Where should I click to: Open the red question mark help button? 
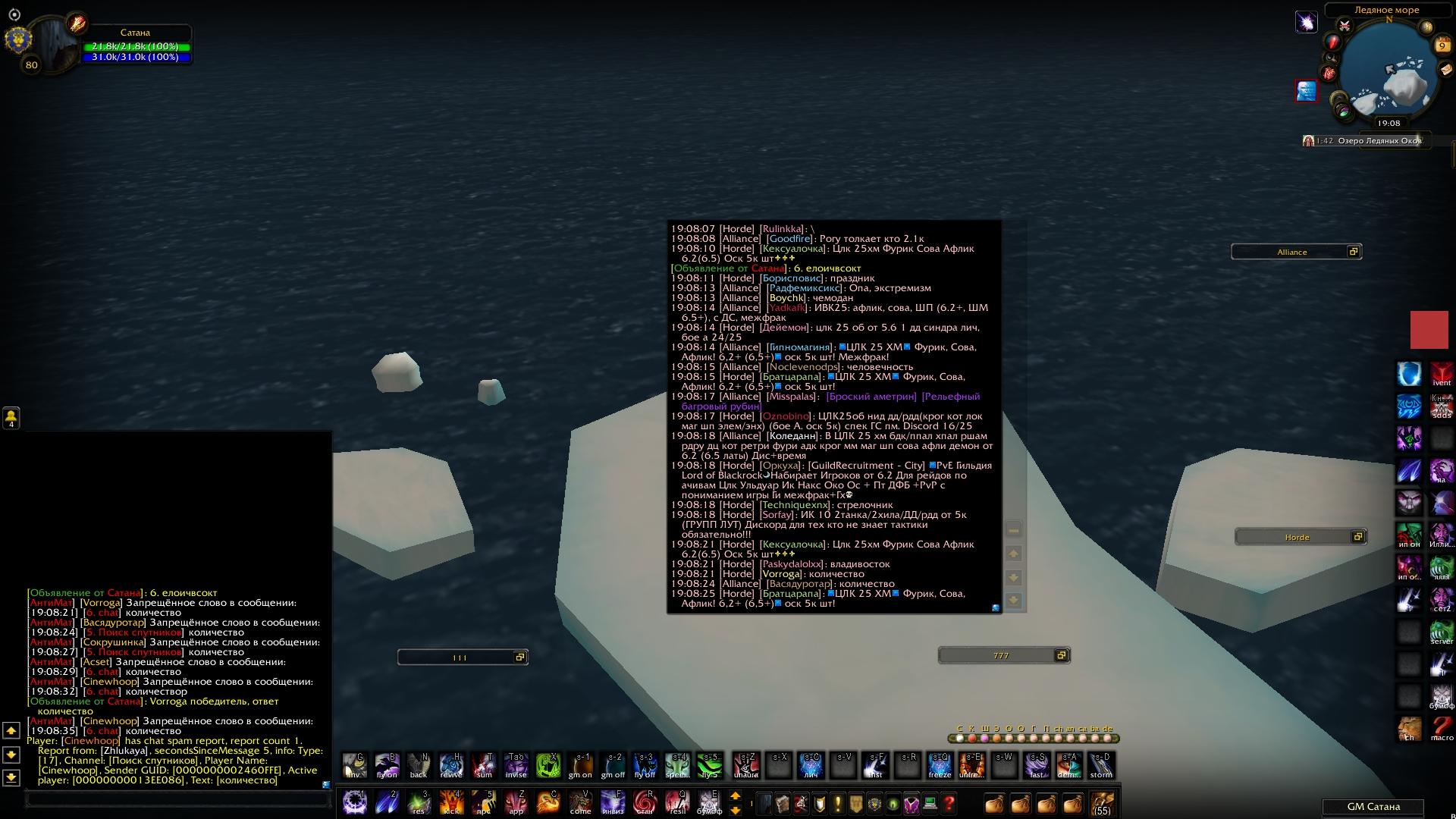[949, 803]
